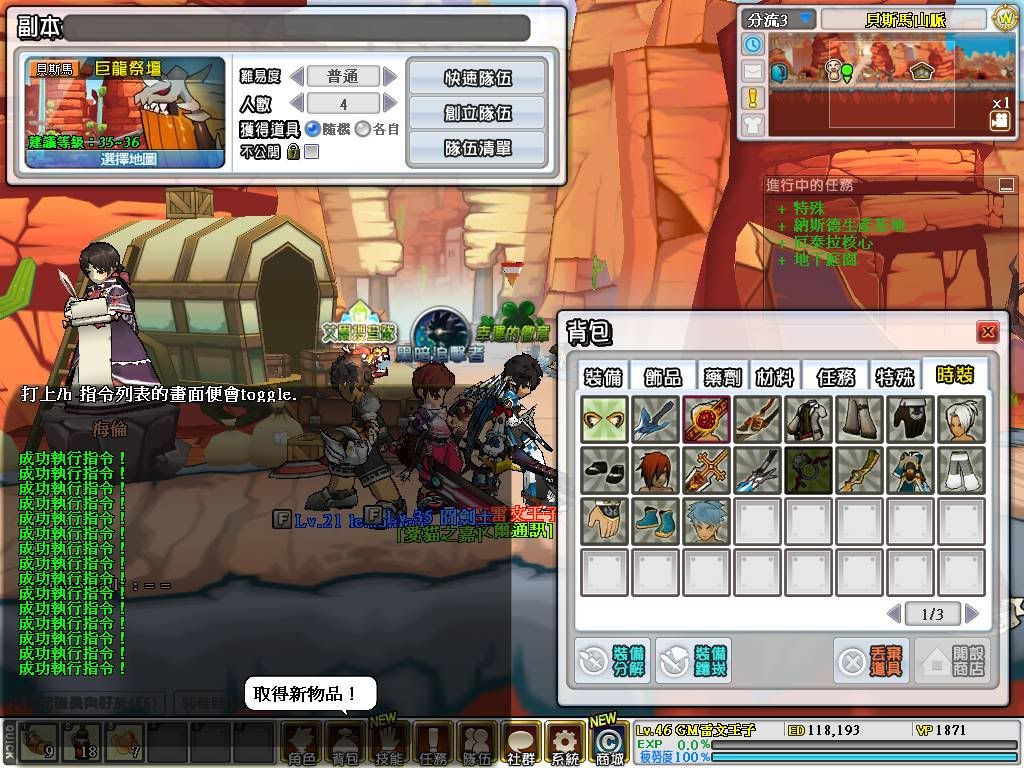Image resolution: width=1024 pixels, height=768 pixels.
Task: Close the 背包 inventory window
Action: pos(988,332)
